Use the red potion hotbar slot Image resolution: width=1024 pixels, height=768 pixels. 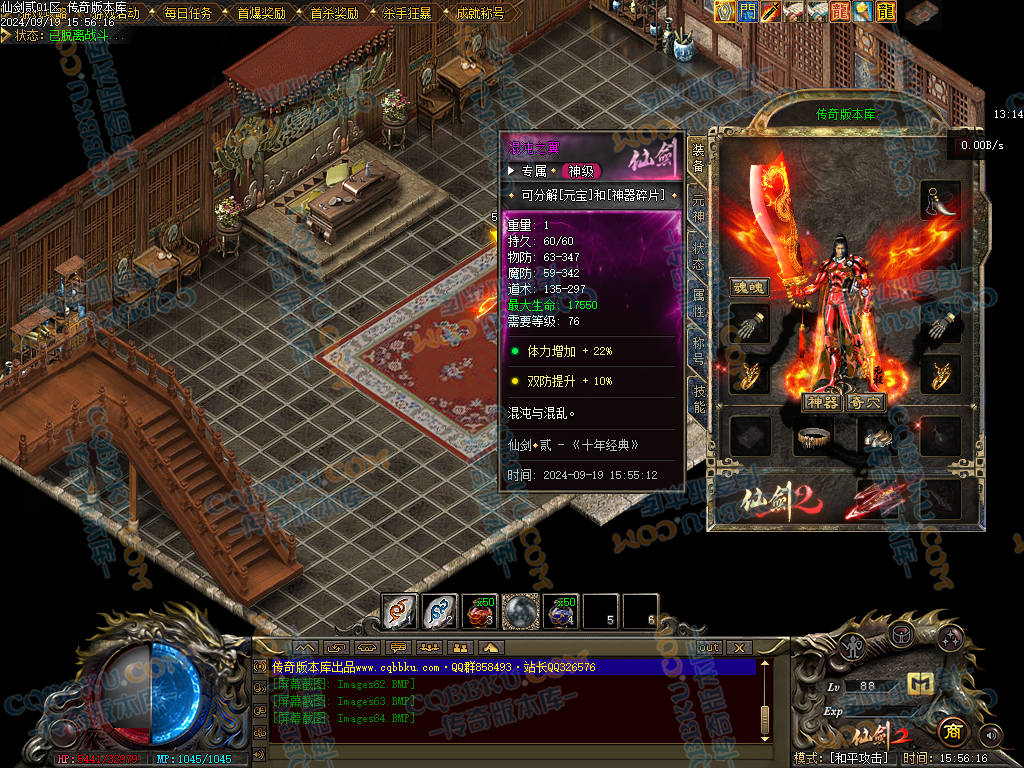click(x=480, y=610)
